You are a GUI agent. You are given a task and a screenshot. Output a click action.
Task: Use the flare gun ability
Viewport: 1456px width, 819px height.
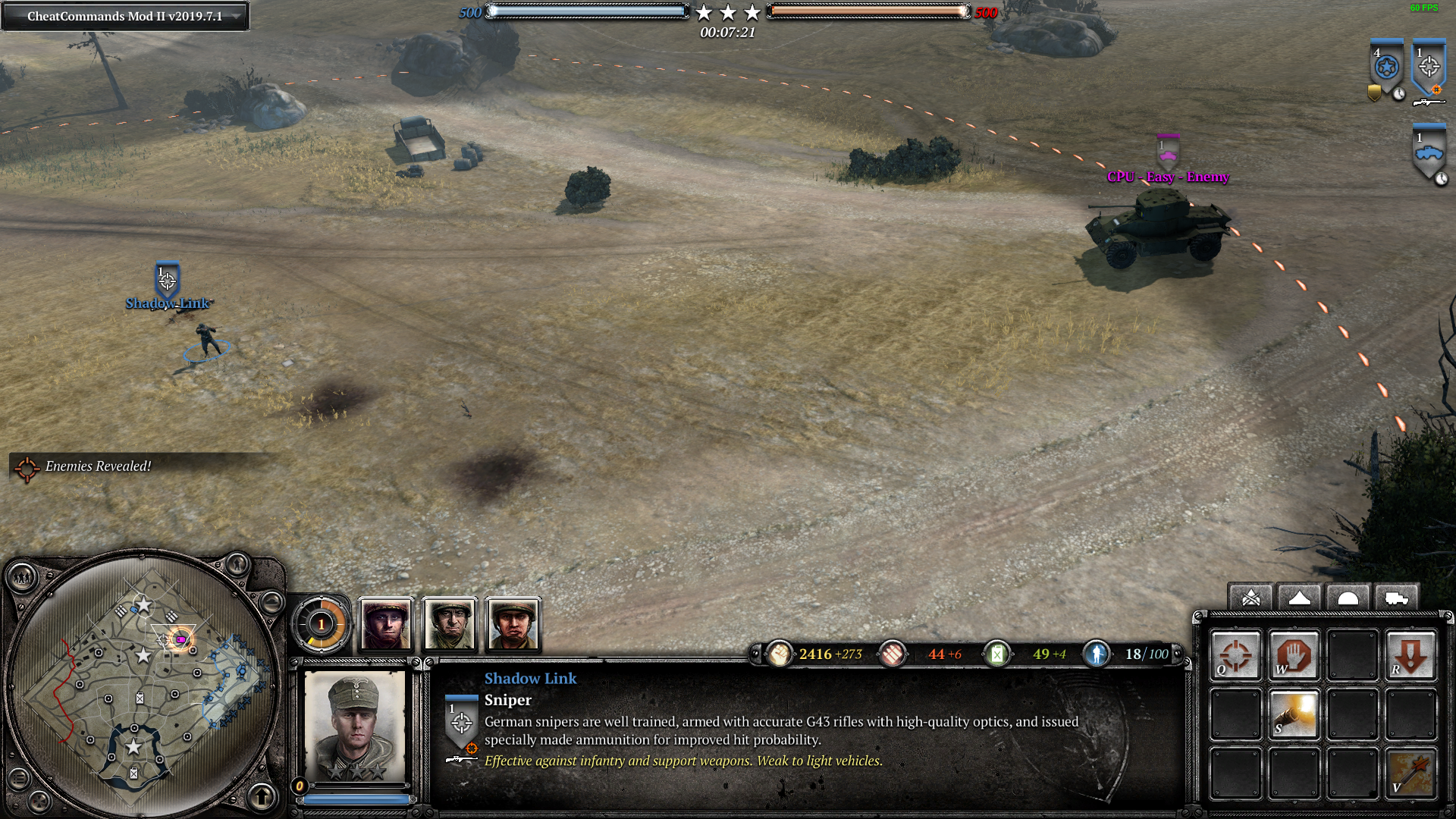tap(1294, 714)
